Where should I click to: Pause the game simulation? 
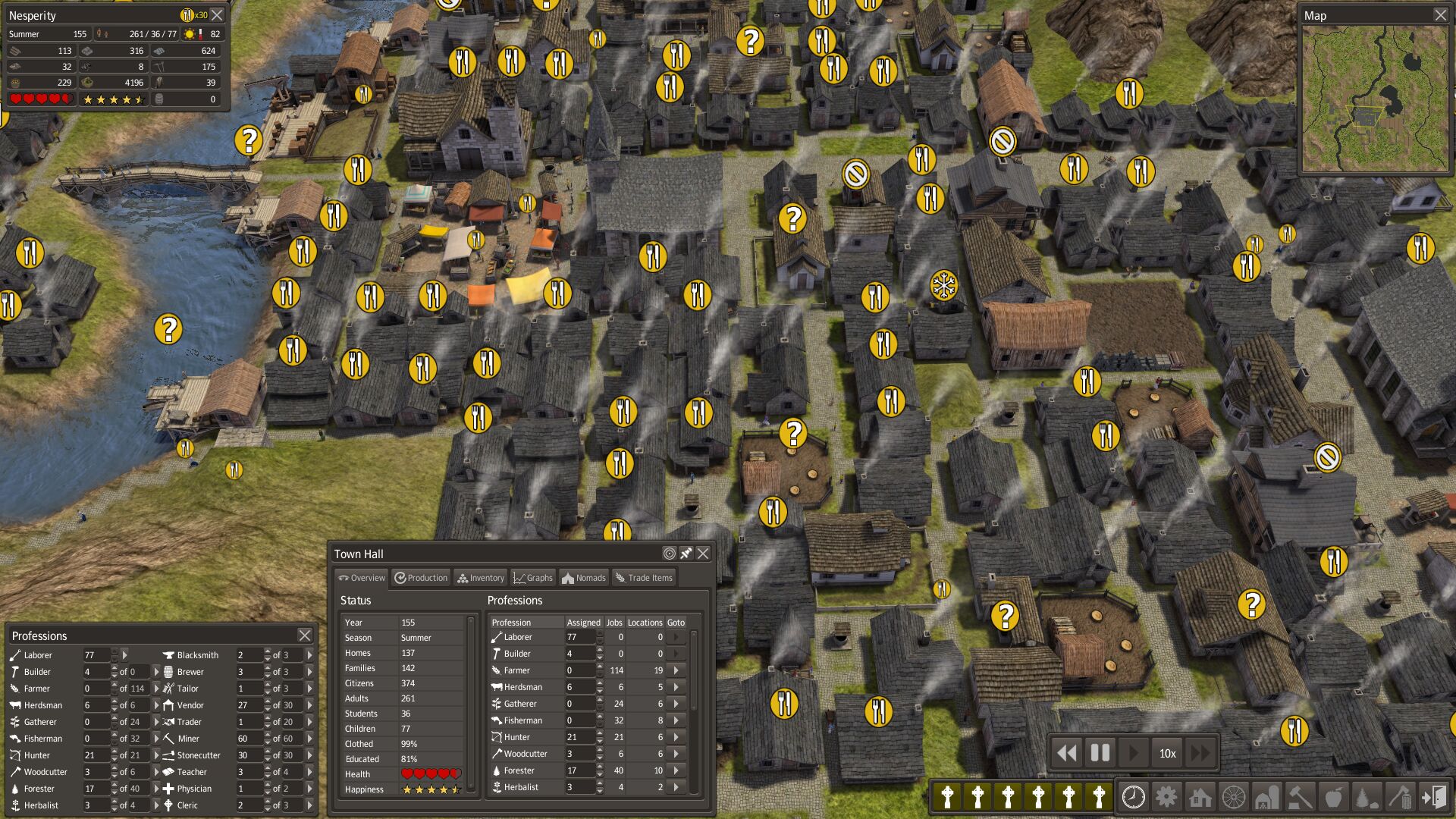coord(1100,753)
